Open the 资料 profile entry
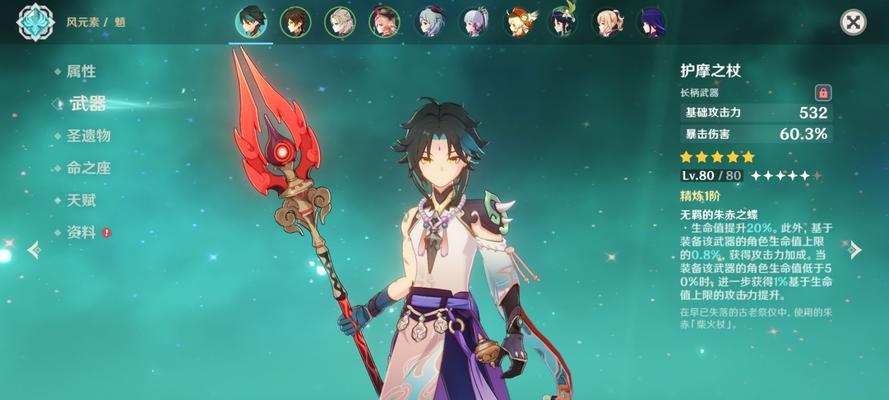This screenshot has height=400, width=889. pos(81,232)
